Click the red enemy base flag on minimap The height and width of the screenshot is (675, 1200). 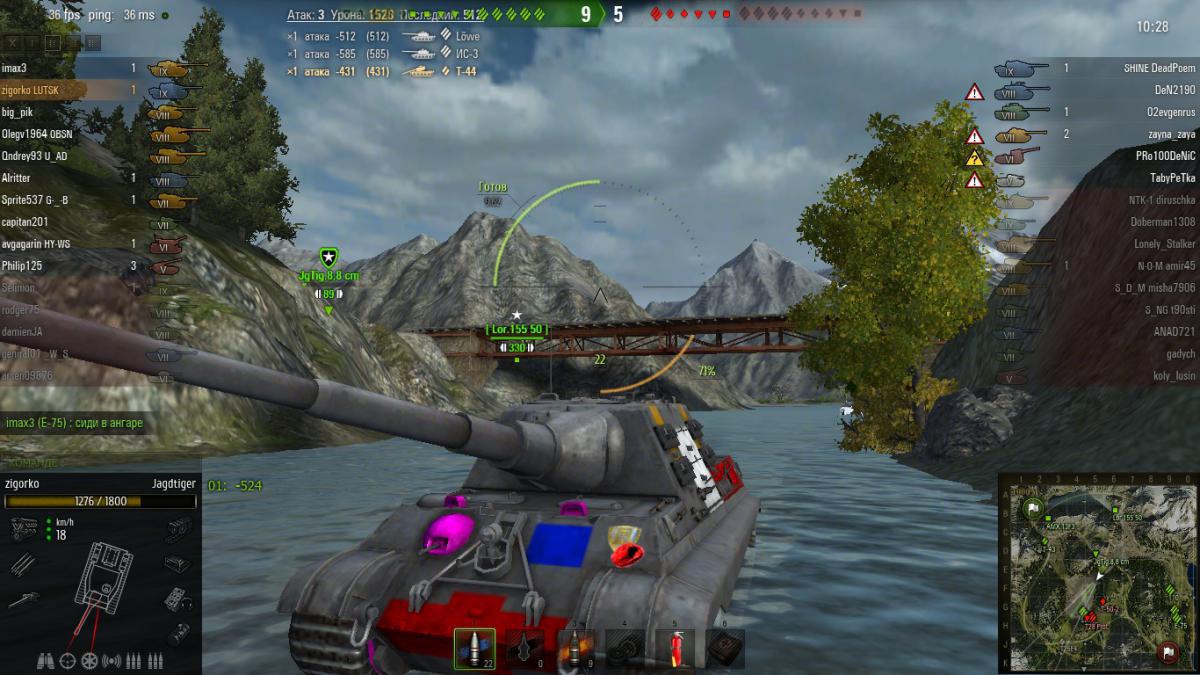[1166, 652]
